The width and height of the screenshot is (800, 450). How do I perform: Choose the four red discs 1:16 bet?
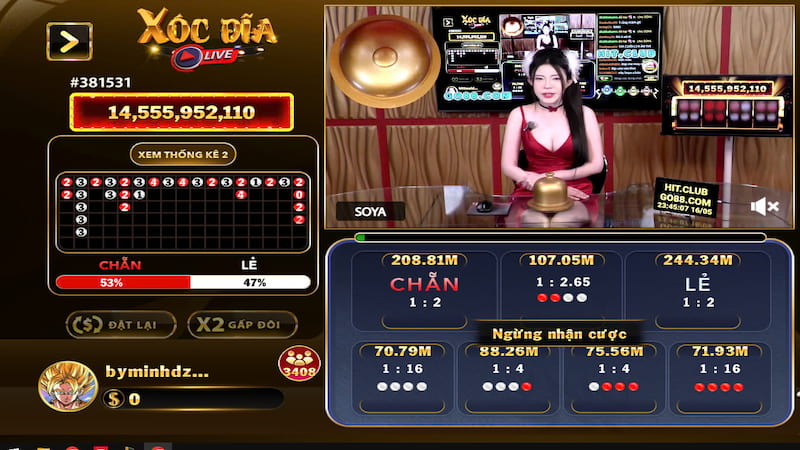(x=720, y=375)
